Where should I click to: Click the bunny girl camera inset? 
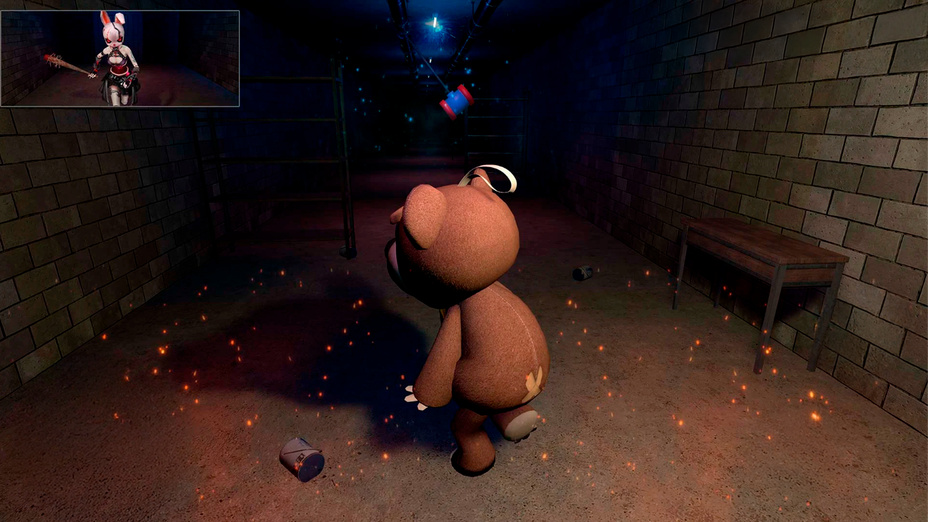[120, 58]
